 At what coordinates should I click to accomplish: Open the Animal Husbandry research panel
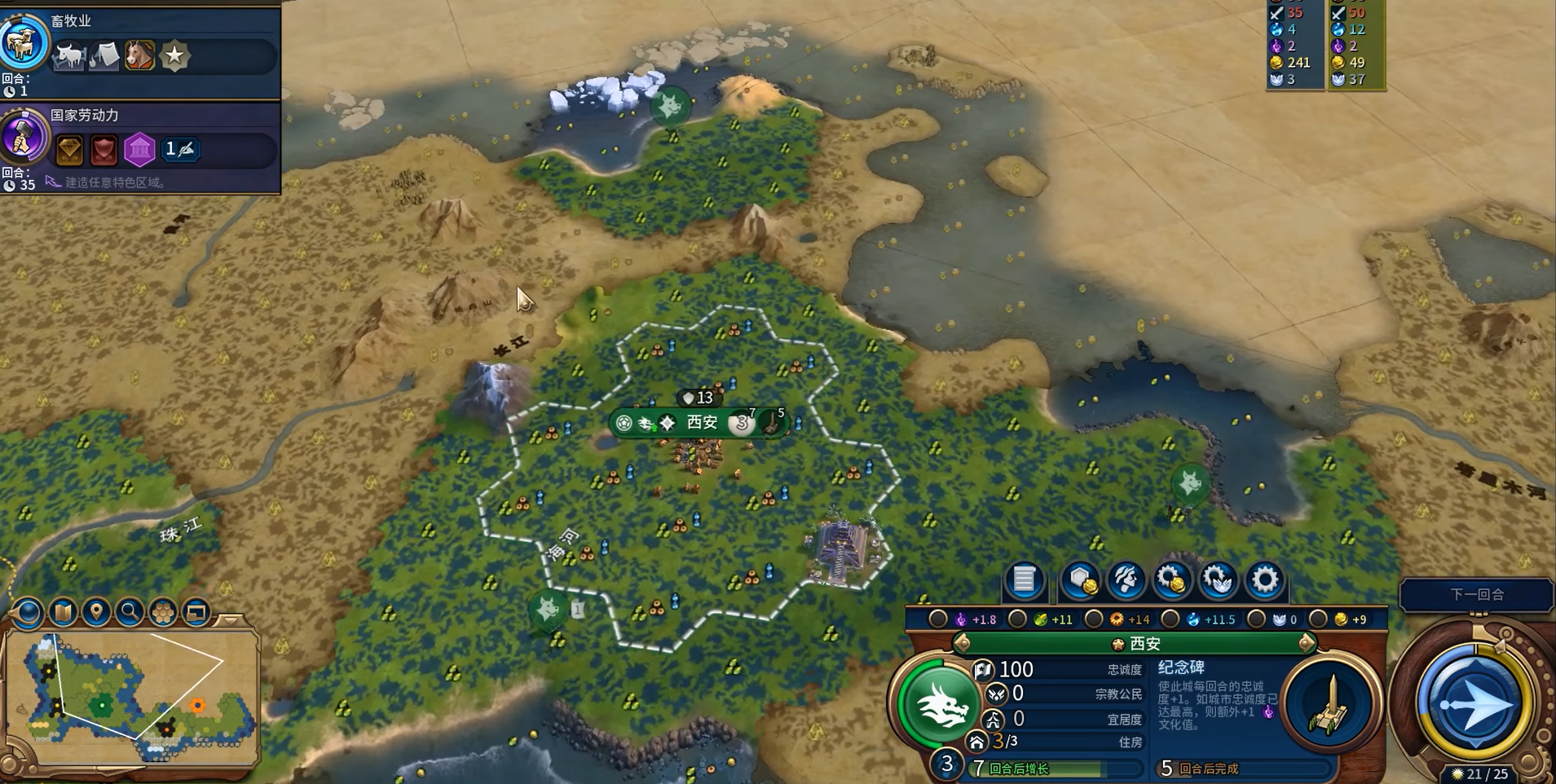[24, 41]
